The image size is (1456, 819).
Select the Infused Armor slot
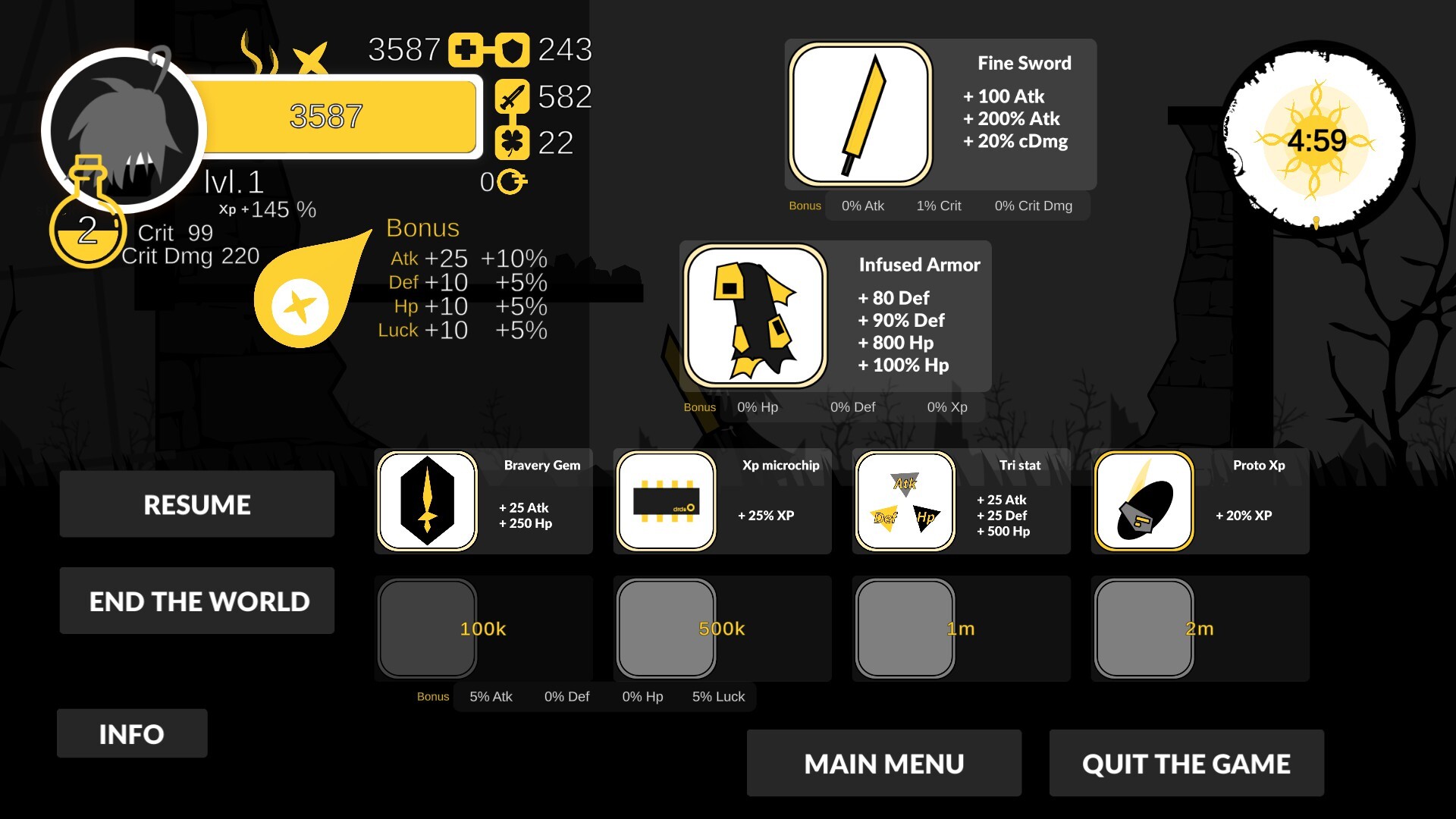coord(755,316)
